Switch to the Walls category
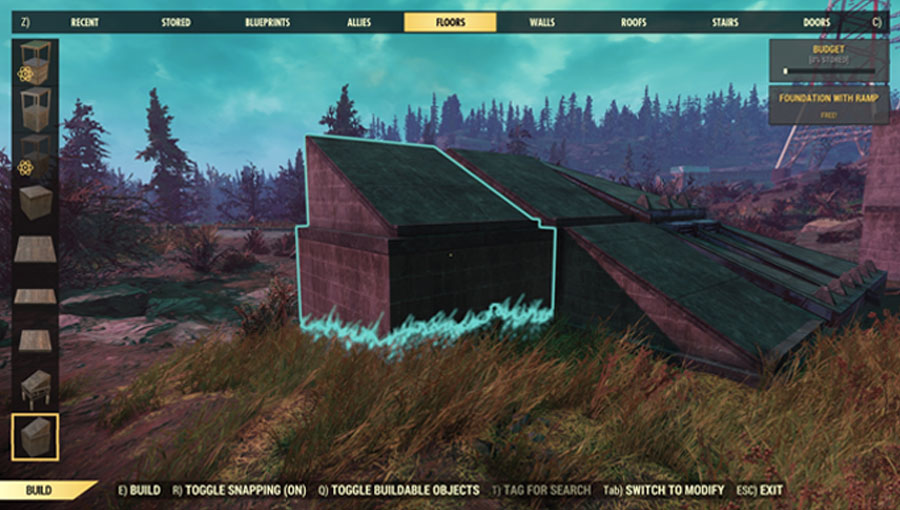 point(541,22)
